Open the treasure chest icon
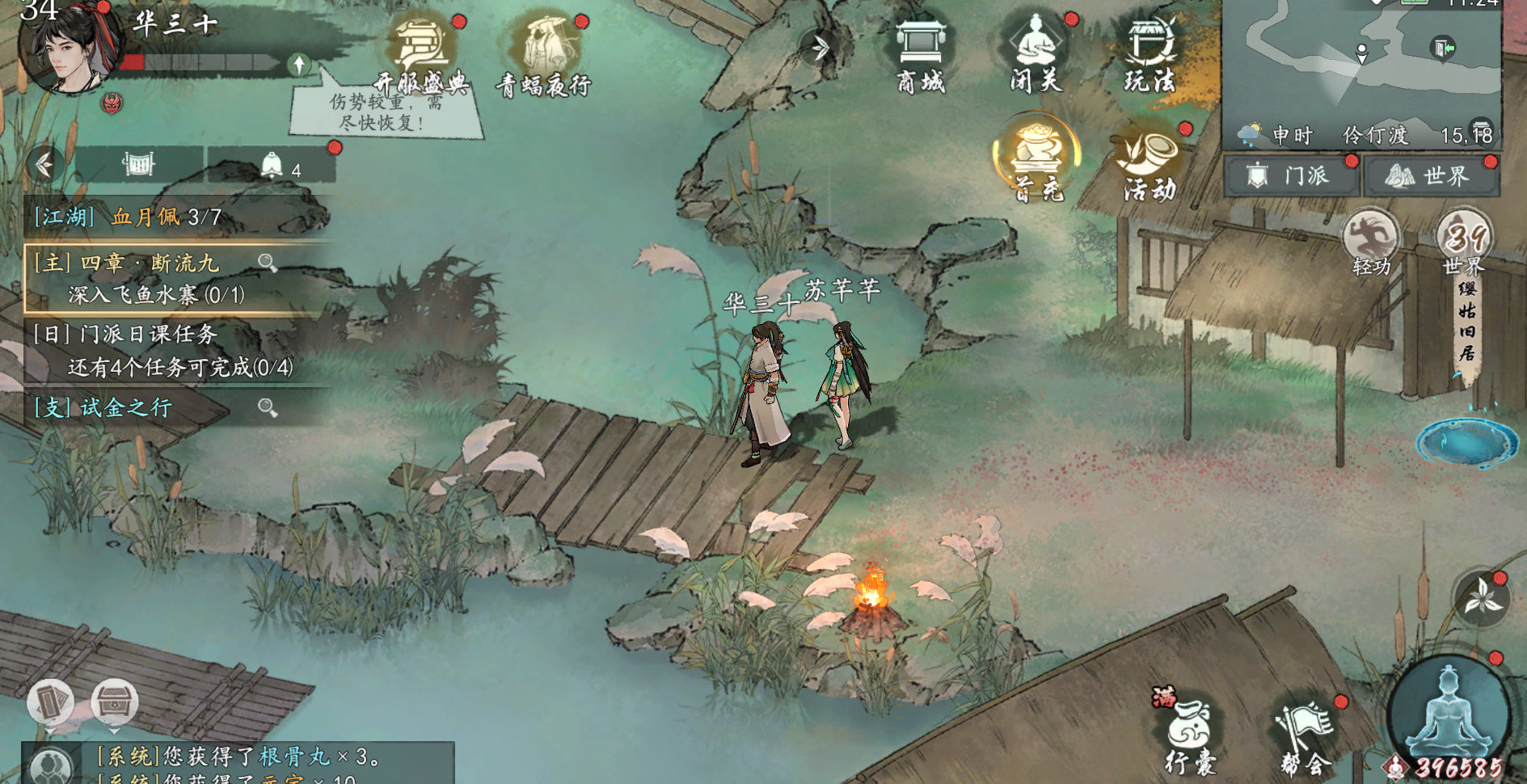Image resolution: width=1527 pixels, height=784 pixels. tap(114, 702)
